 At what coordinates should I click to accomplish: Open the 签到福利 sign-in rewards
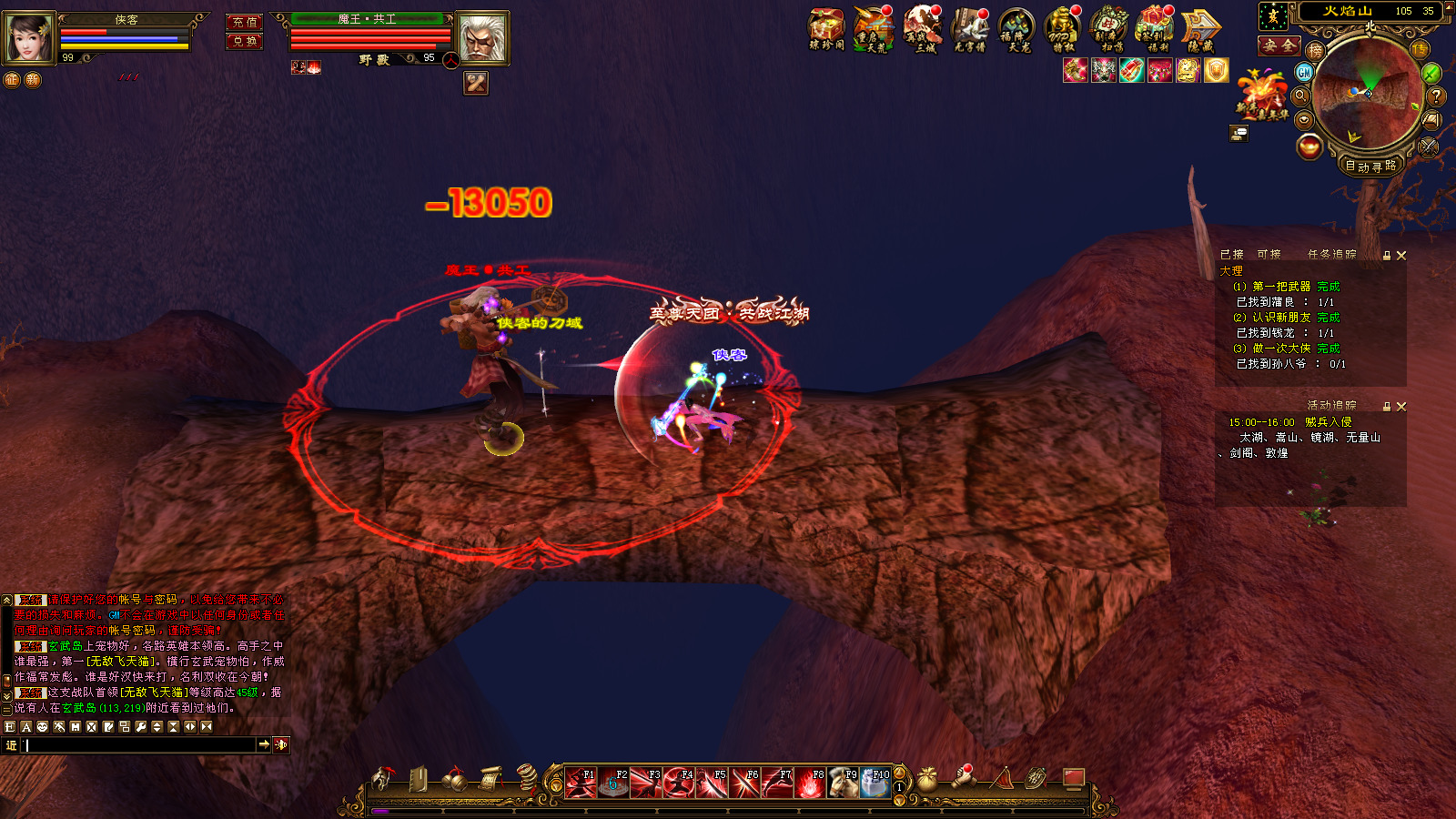pos(1156,29)
